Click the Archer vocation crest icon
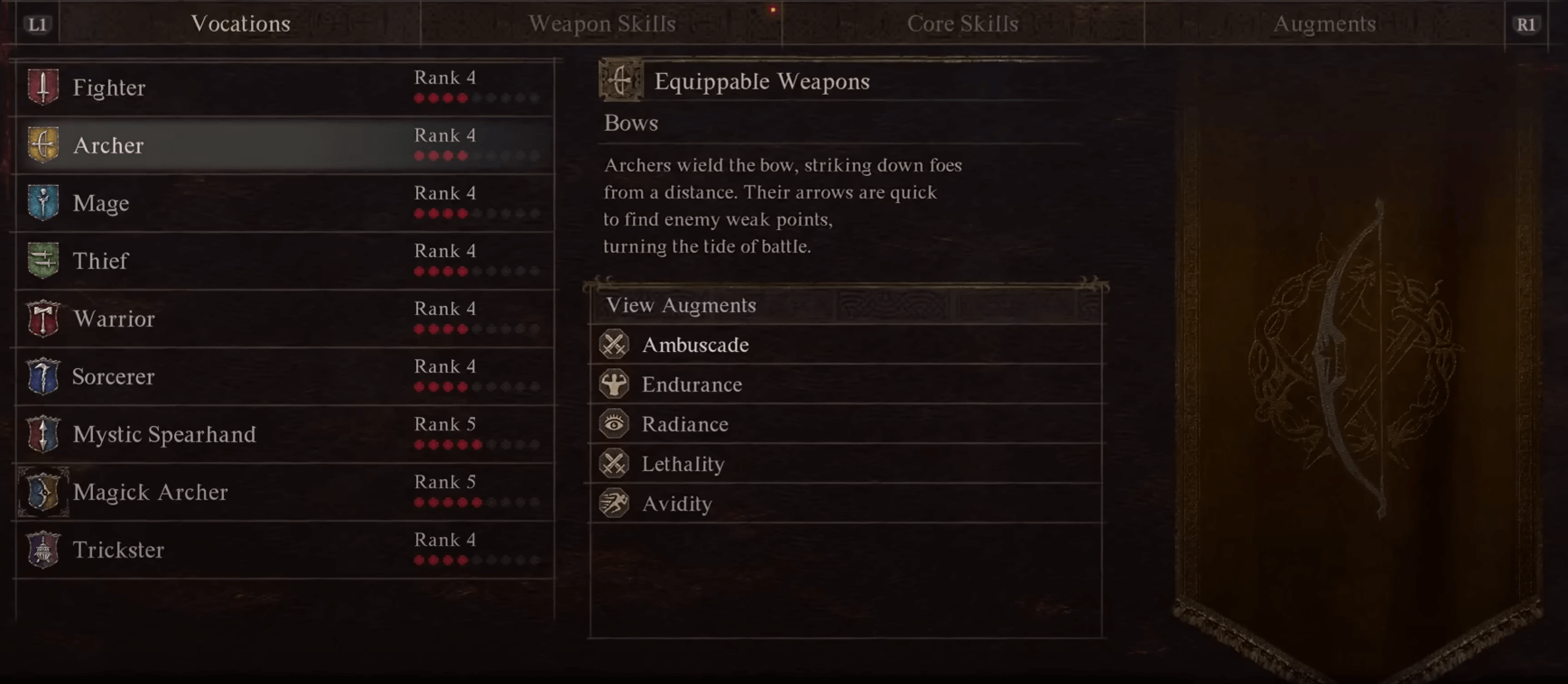Image resolution: width=1568 pixels, height=684 pixels. 42,144
